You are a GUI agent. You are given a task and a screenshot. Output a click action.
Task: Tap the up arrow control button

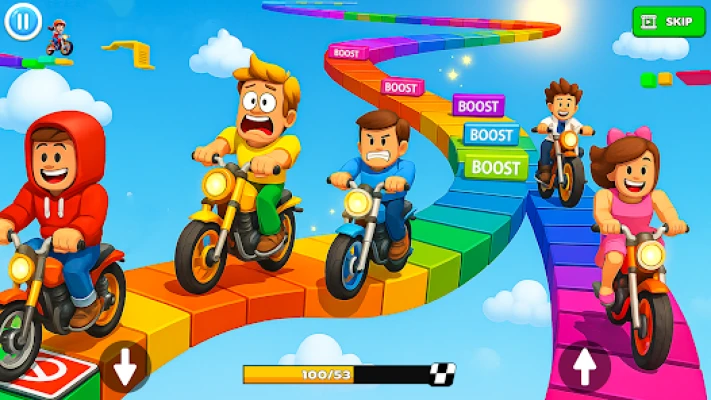584,366
